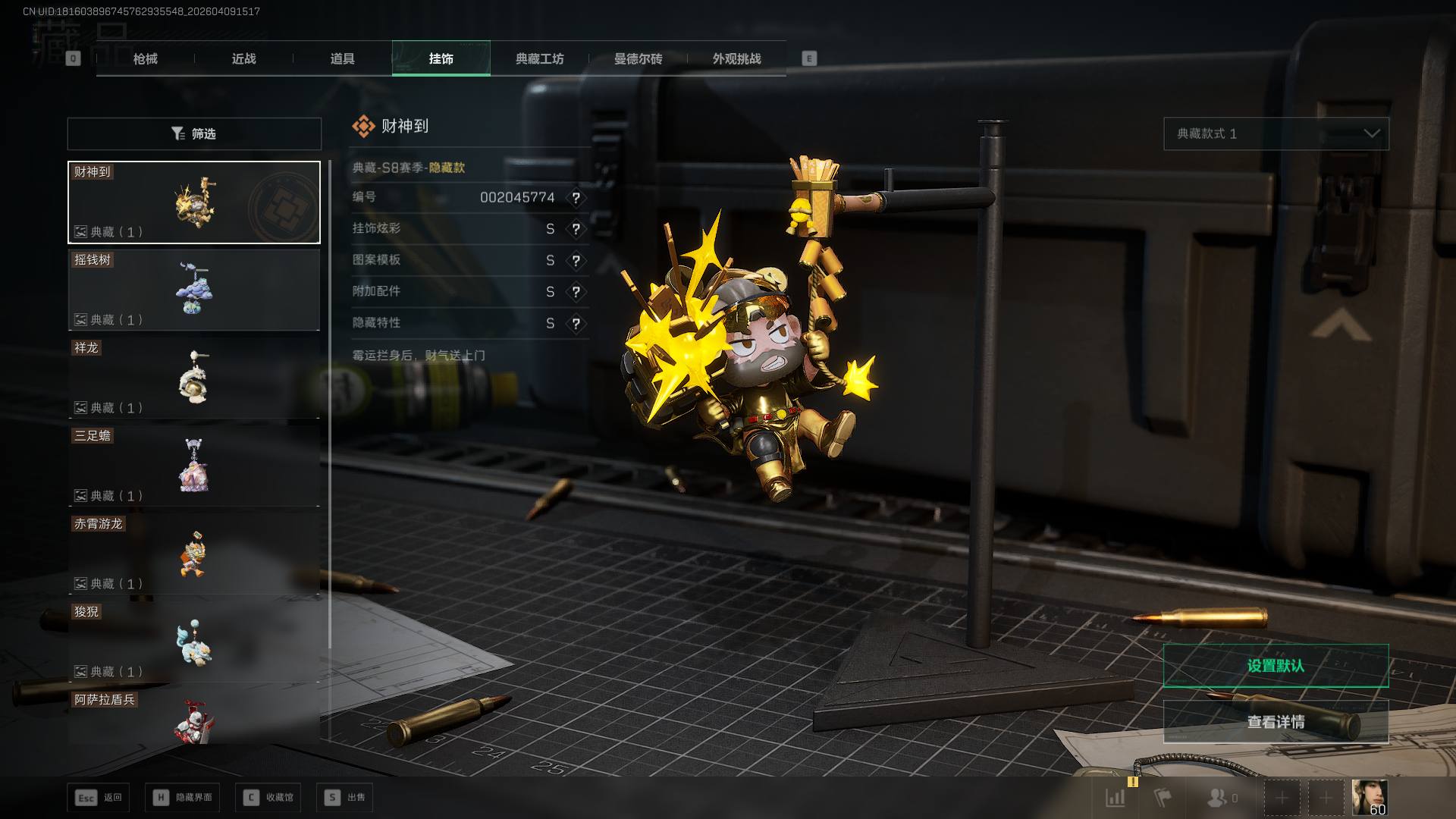Switch to the 典藏工坊 tab
The height and width of the screenshot is (819, 1456).
[x=539, y=58]
